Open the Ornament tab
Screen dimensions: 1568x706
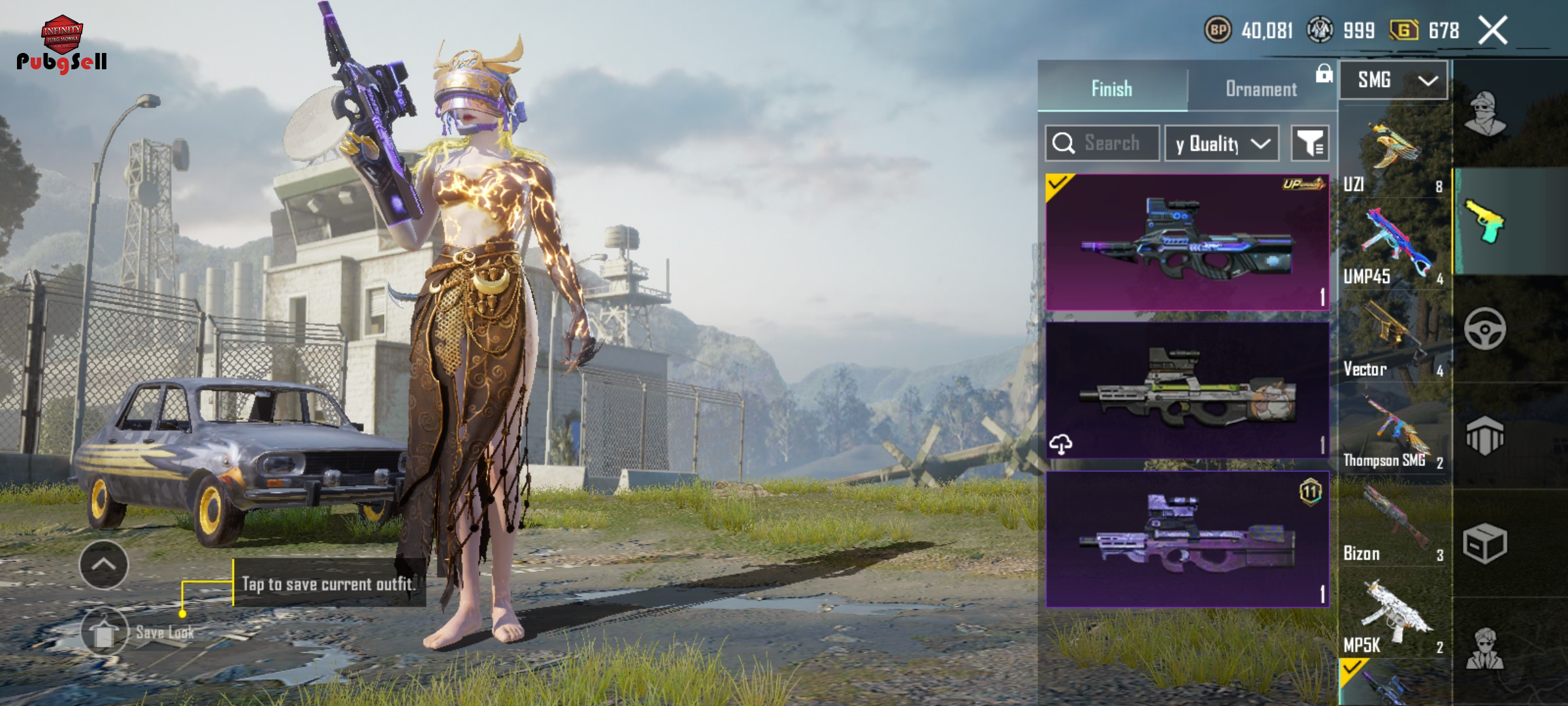pos(1261,88)
